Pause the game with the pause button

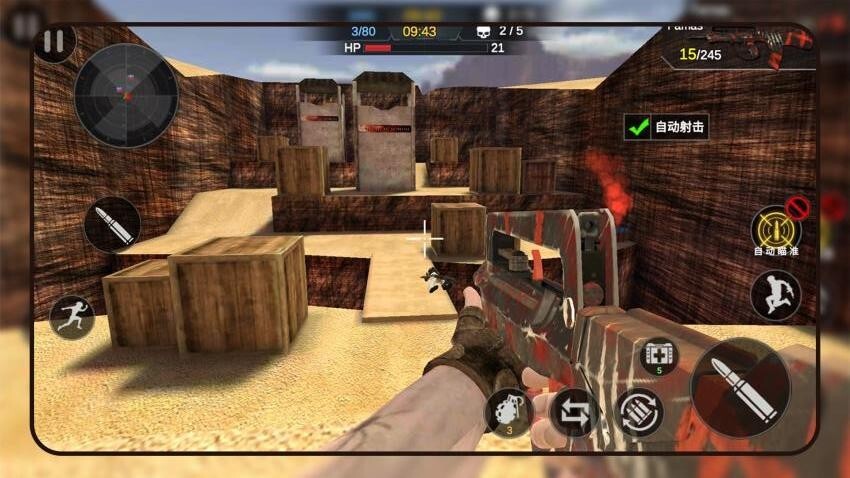click(x=55, y=42)
